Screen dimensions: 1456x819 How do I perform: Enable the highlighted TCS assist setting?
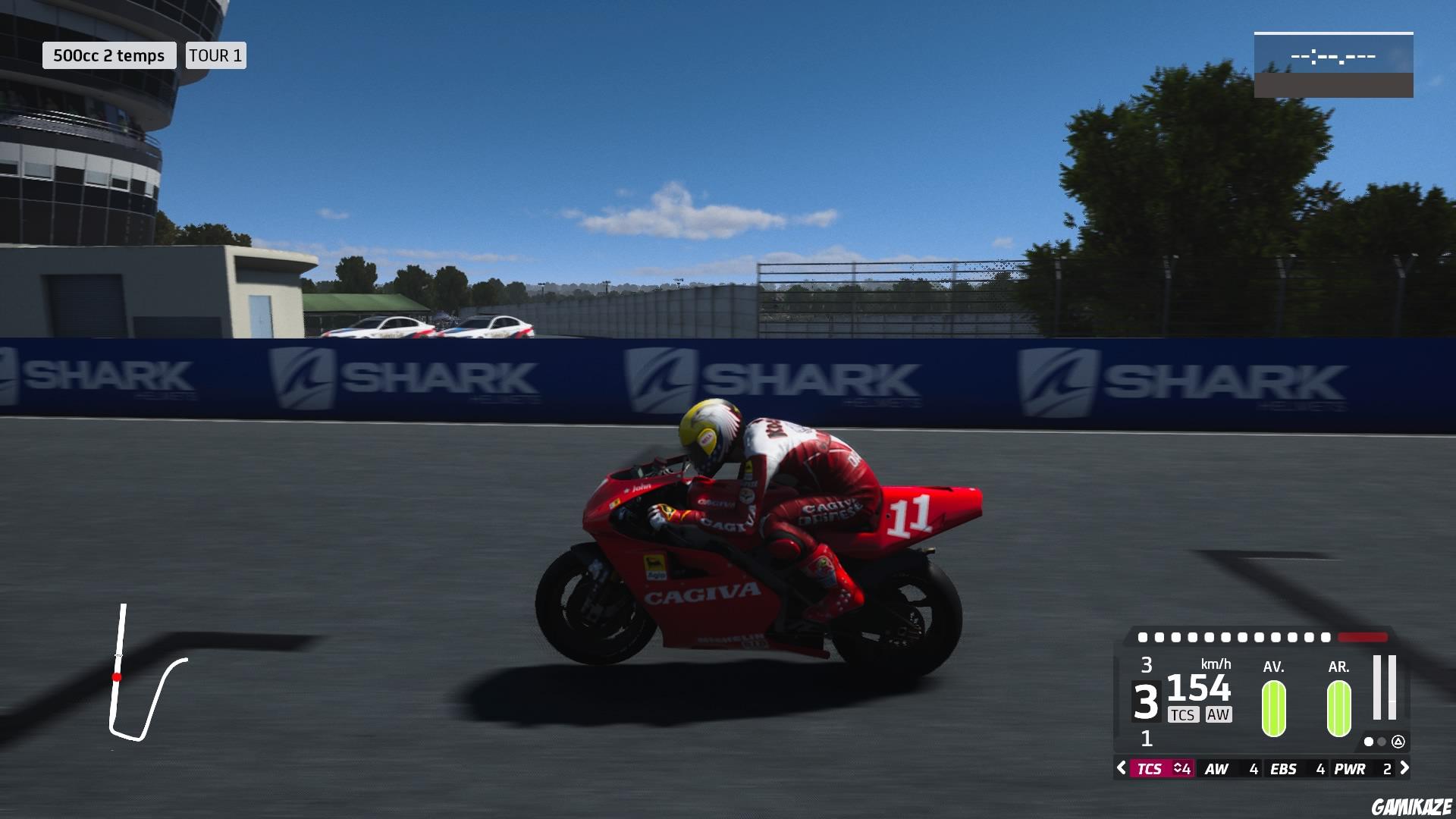(x=1150, y=767)
